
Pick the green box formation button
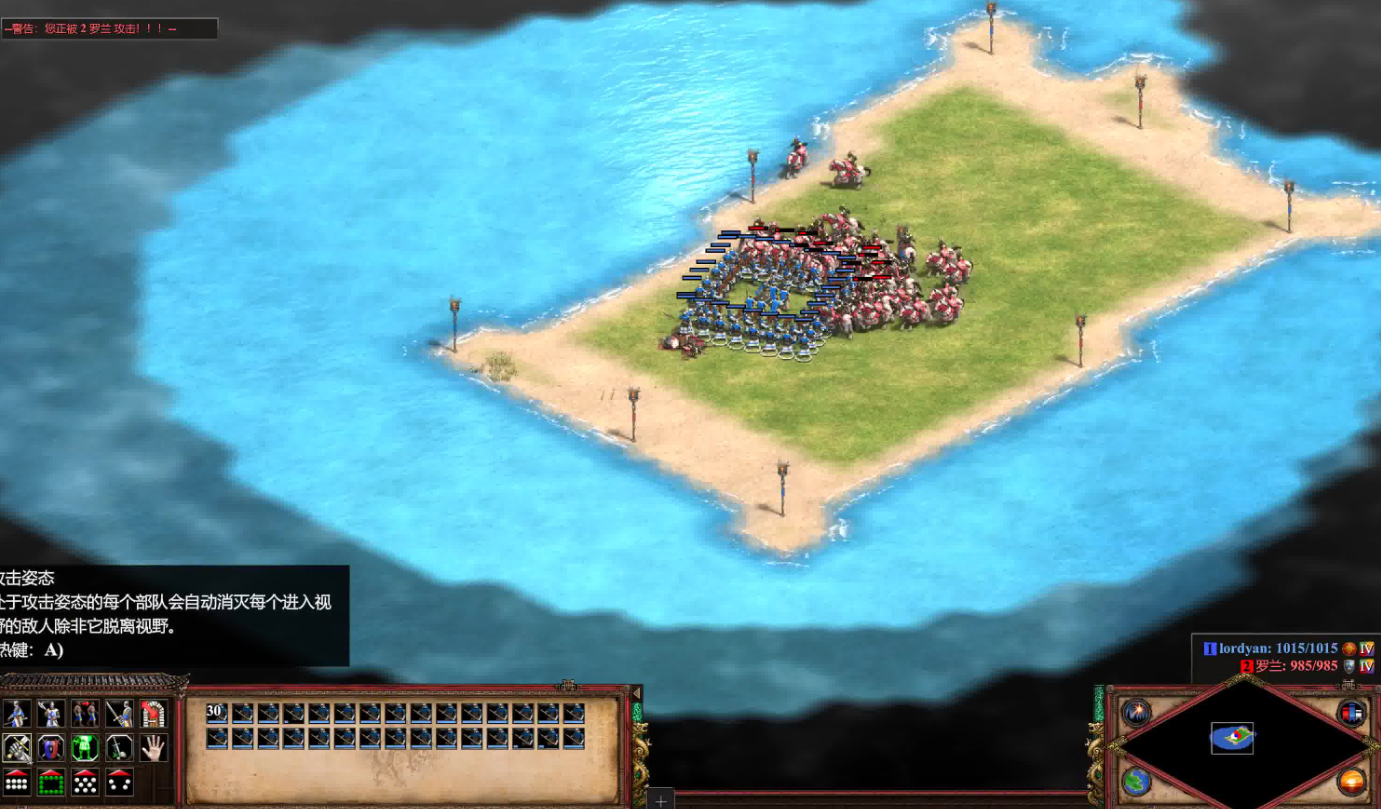tap(50, 782)
